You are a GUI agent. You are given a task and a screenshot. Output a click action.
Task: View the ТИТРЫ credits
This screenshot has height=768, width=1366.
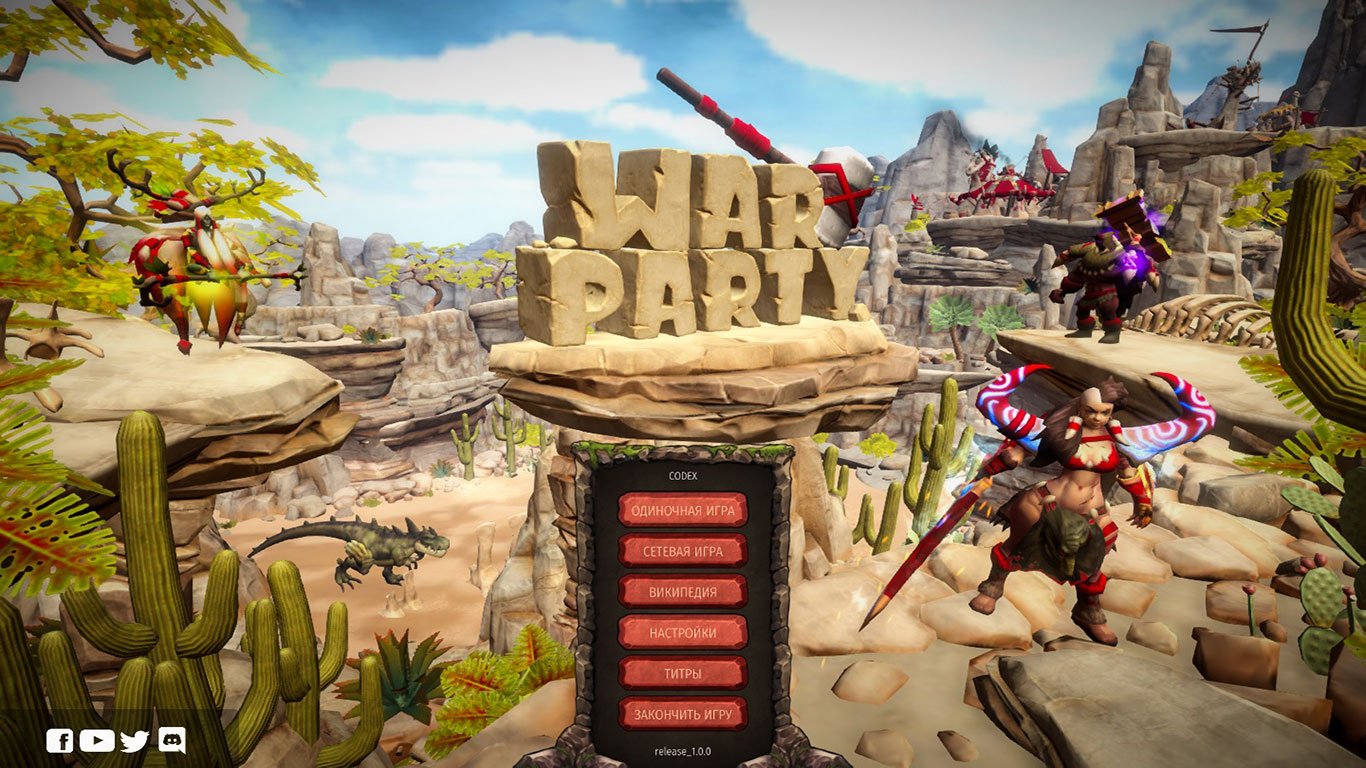(683, 672)
